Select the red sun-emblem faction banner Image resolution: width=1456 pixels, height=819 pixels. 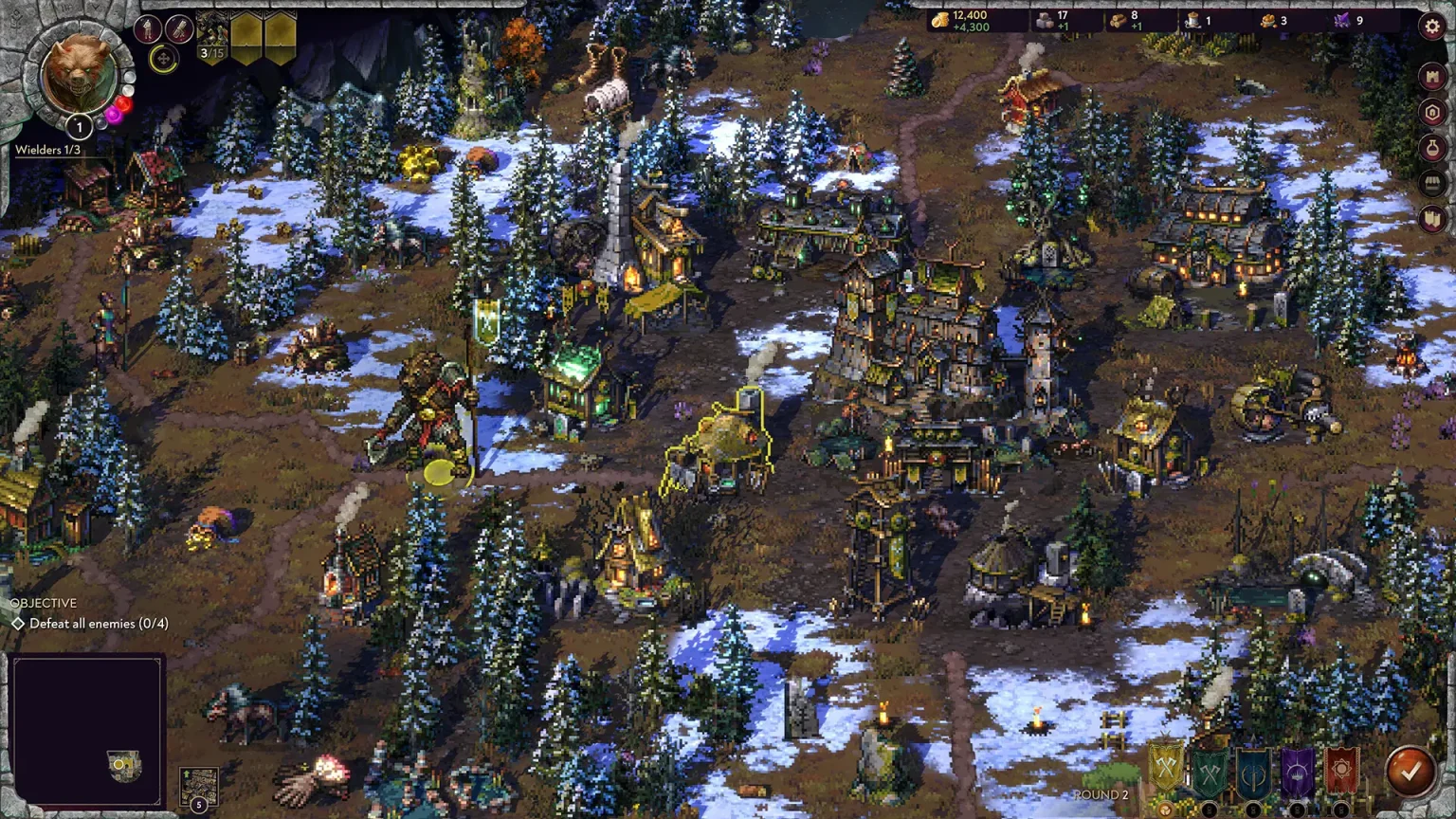pos(1341,772)
